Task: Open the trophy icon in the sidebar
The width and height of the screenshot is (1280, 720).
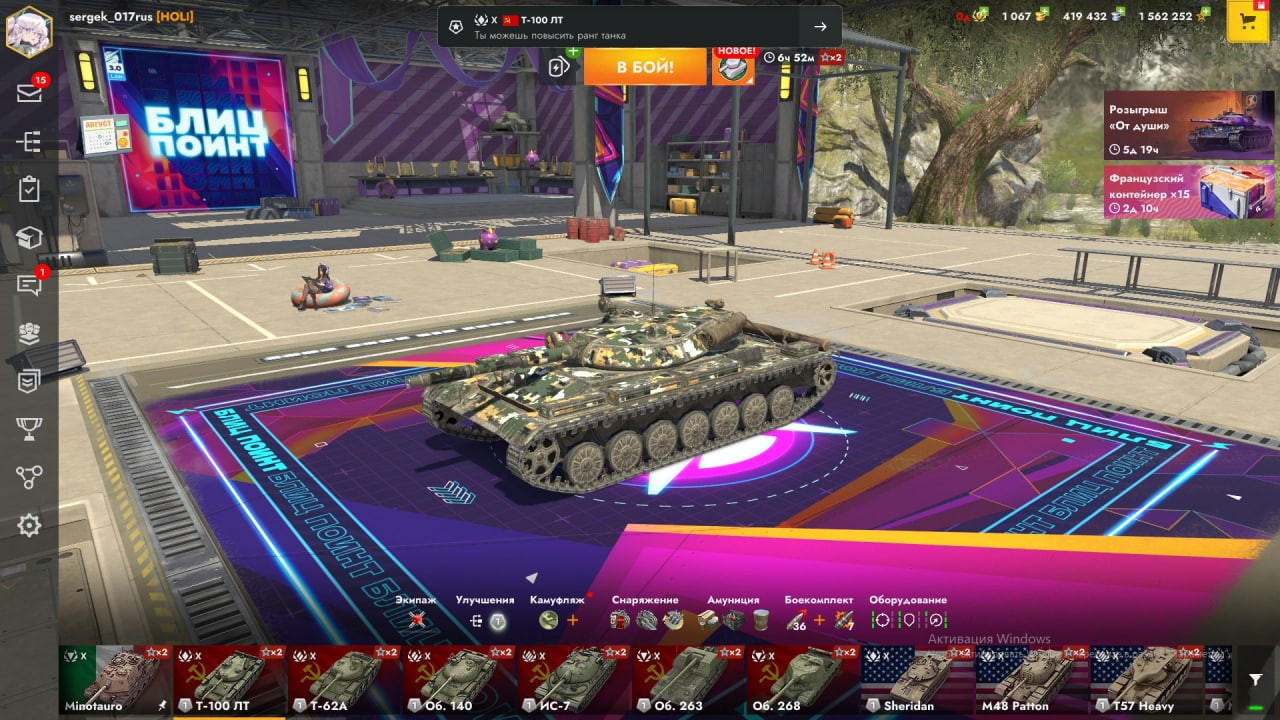Action: pos(29,429)
